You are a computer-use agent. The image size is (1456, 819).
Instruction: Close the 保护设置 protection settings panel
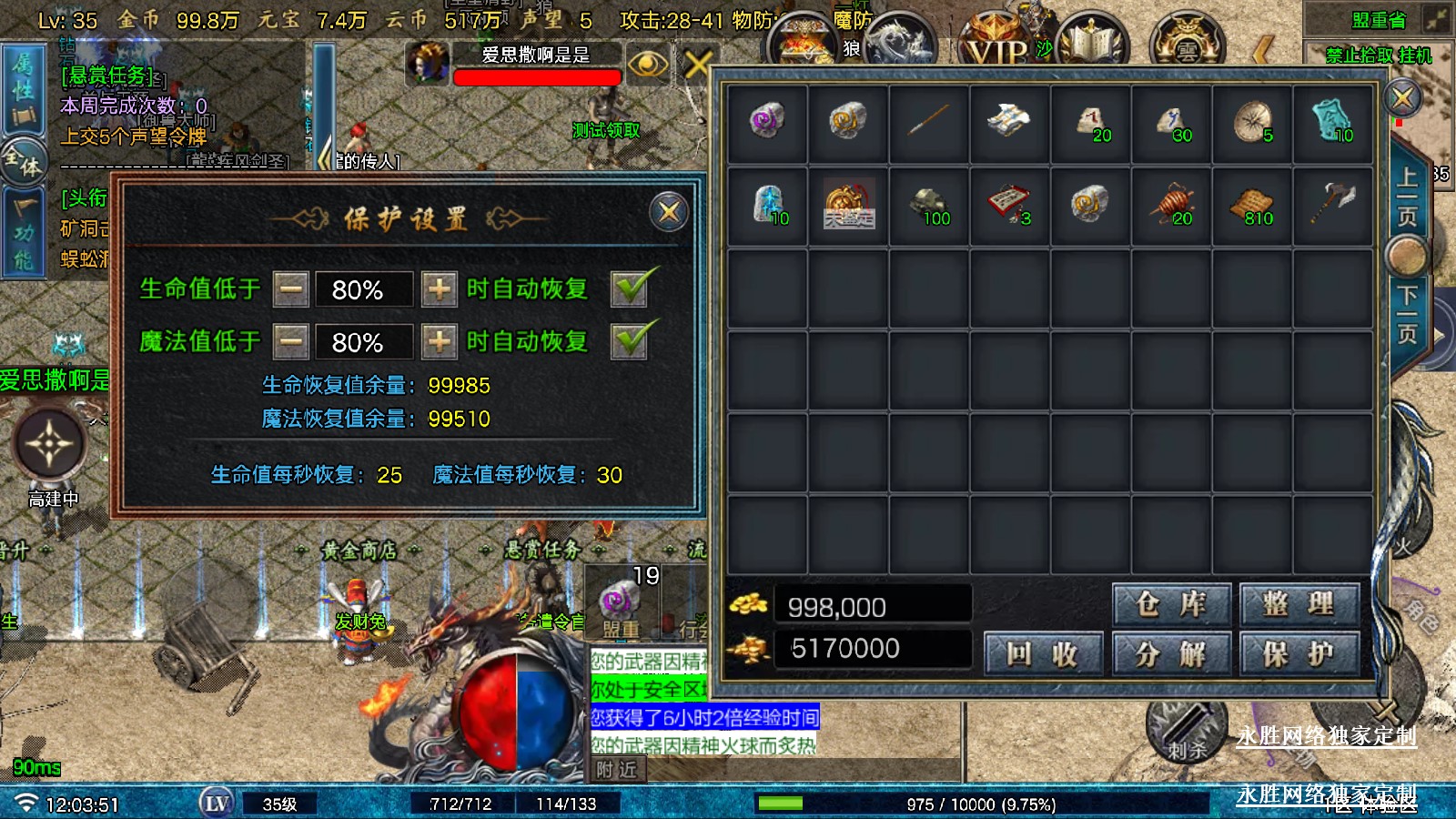(669, 212)
